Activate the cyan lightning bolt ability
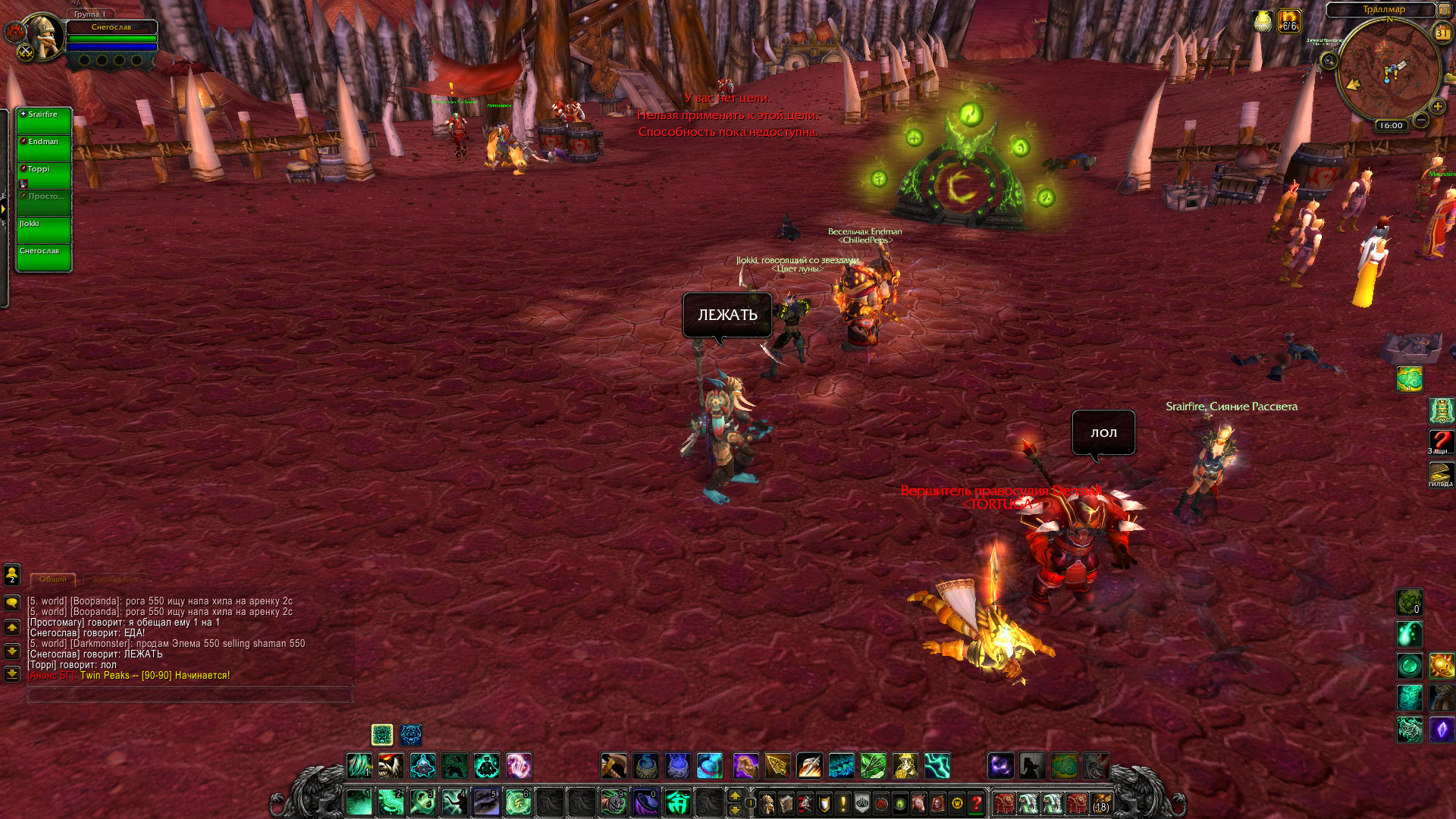1456x819 pixels. point(937,766)
